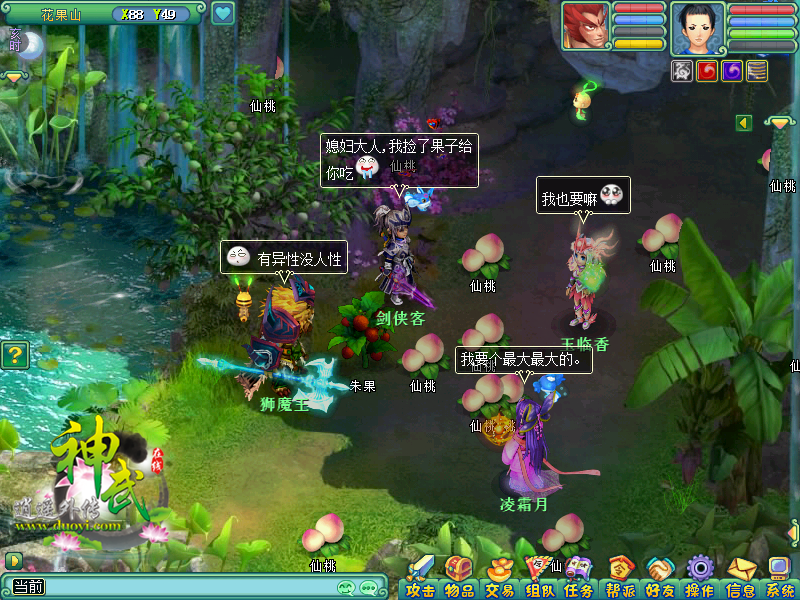Open the 好友 (friends) list
The width and height of the screenshot is (800, 600).
click(659, 577)
